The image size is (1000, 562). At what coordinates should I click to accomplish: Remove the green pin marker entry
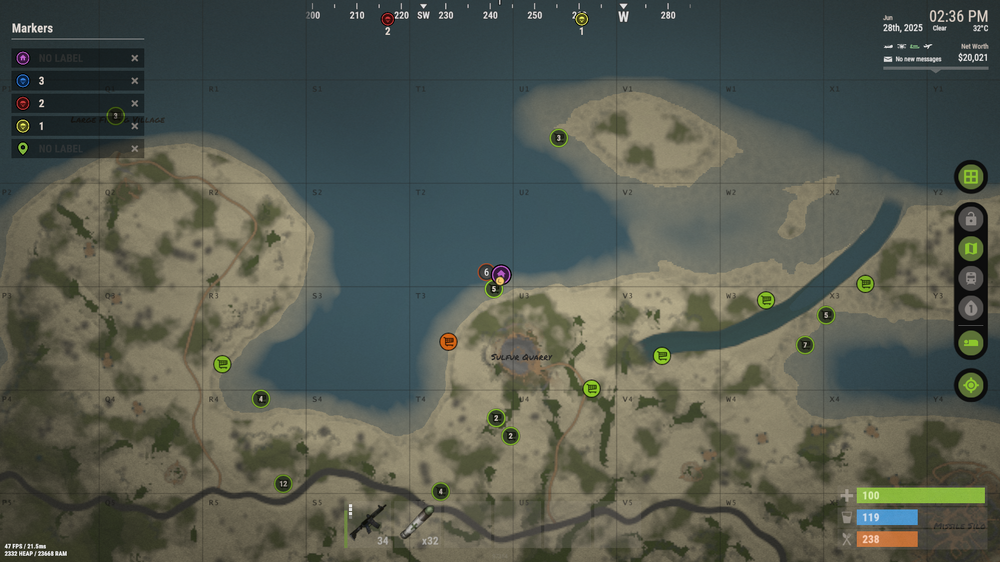[135, 149]
